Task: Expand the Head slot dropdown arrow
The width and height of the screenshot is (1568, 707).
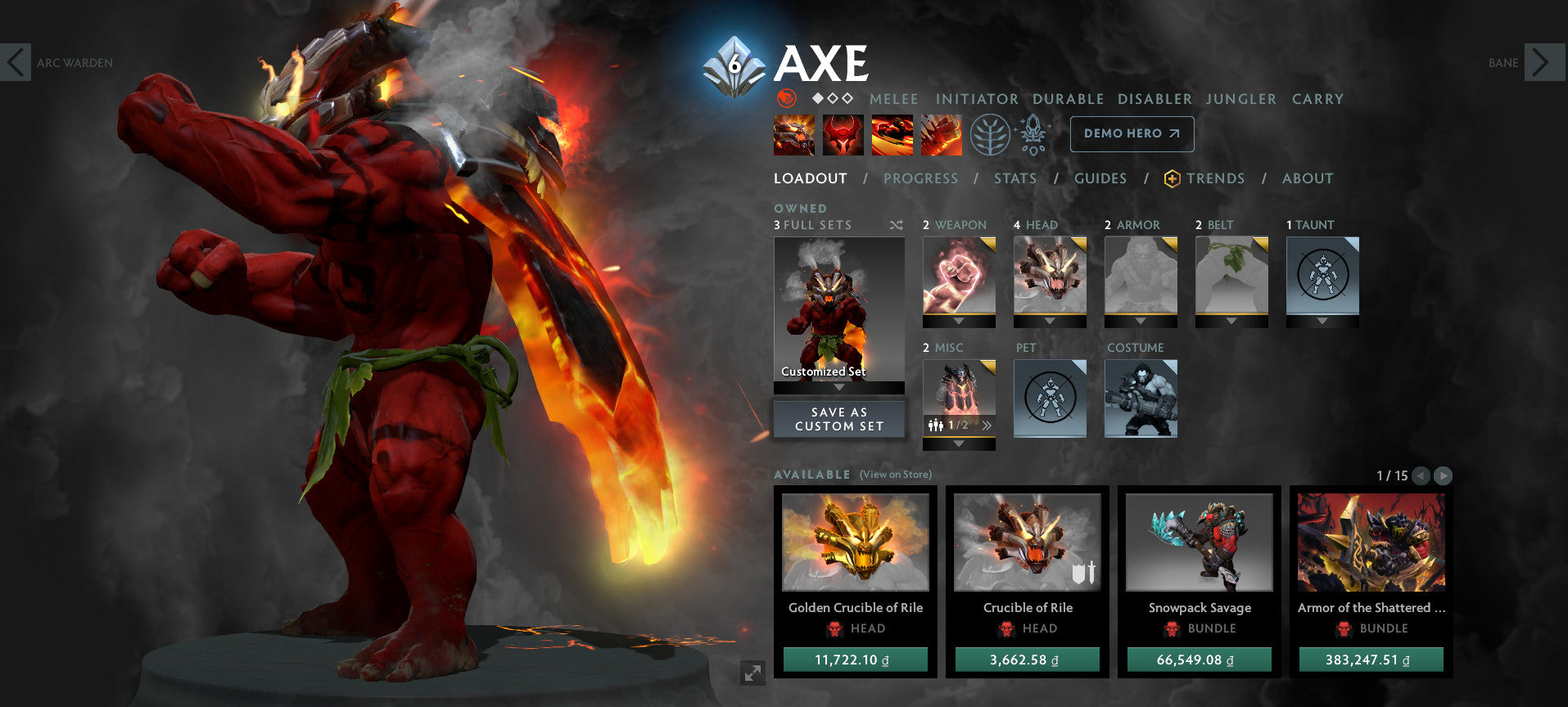Action: pyautogui.click(x=1051, y=322)
